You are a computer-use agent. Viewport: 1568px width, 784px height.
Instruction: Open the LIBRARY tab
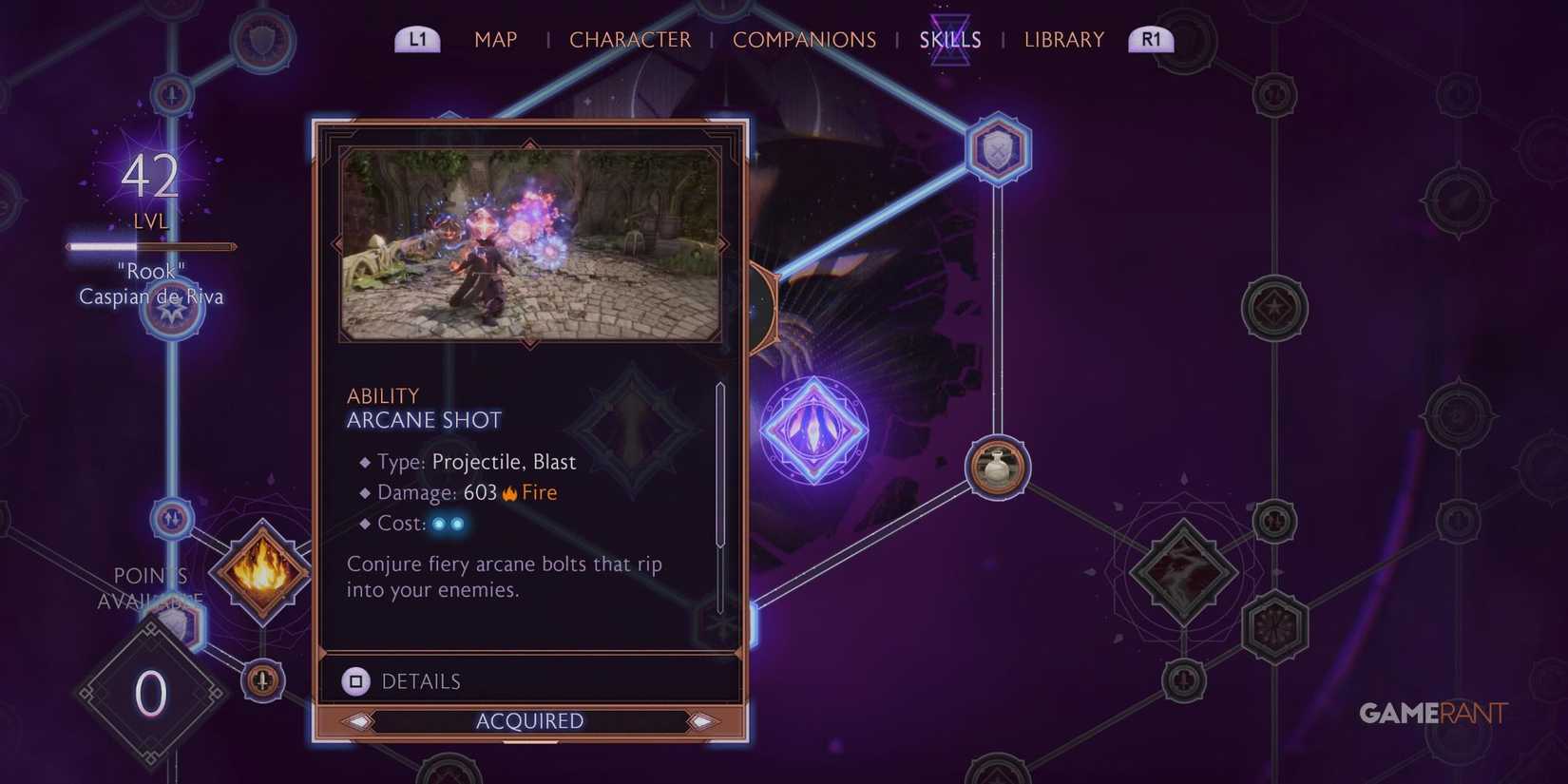(1063, 39)
